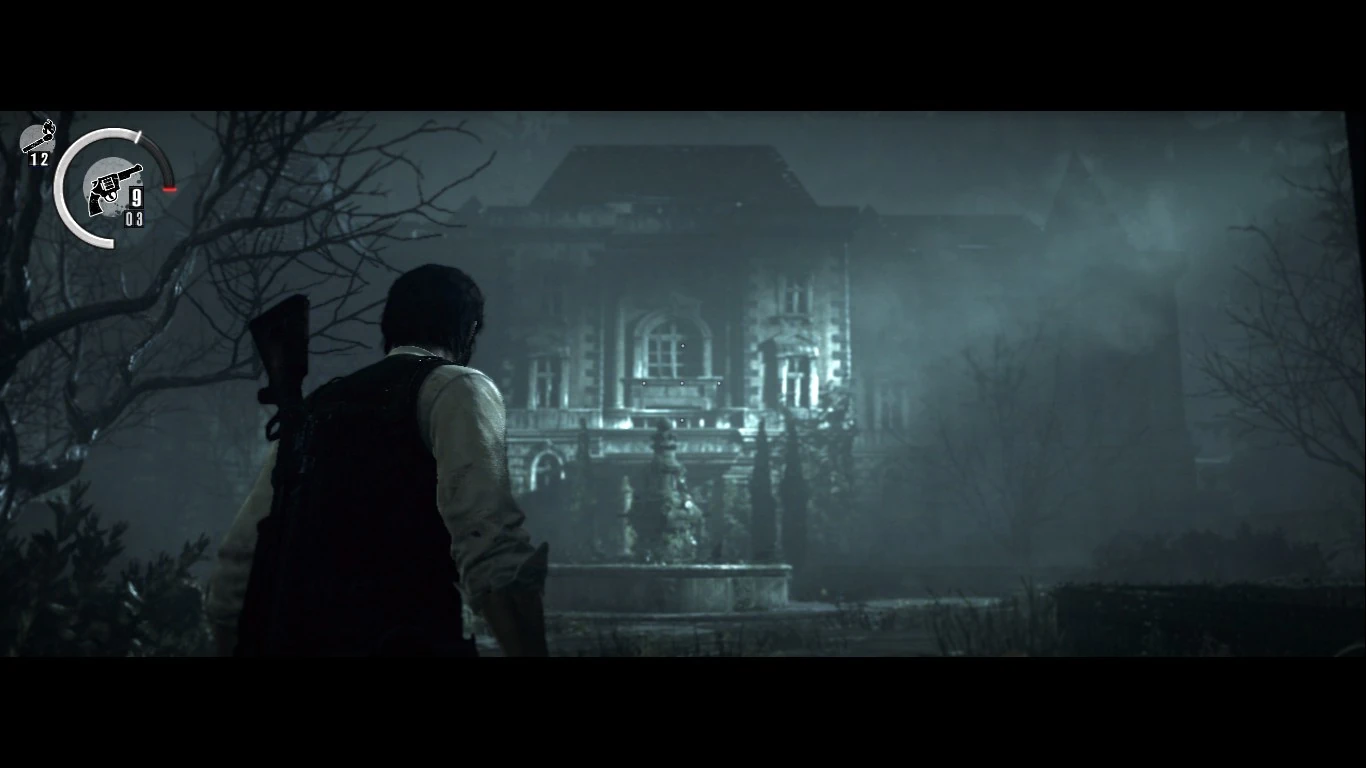Select the revolver barrel on the HUD

131,170
